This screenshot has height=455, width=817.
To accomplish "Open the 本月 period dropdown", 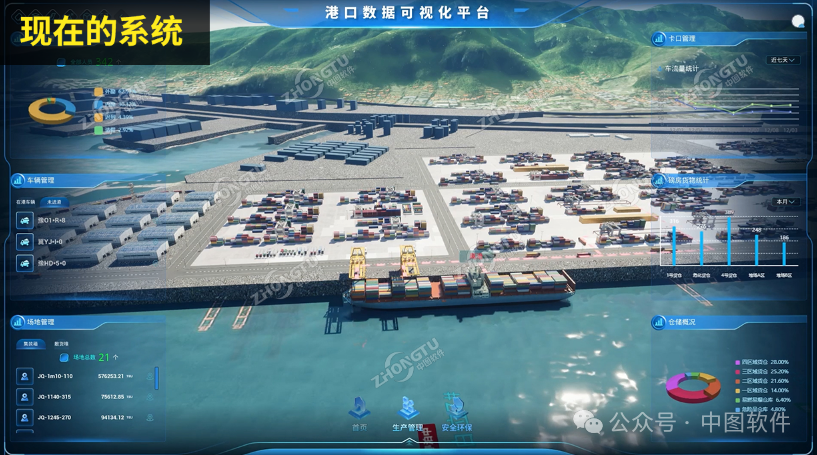I will [786, 202].
